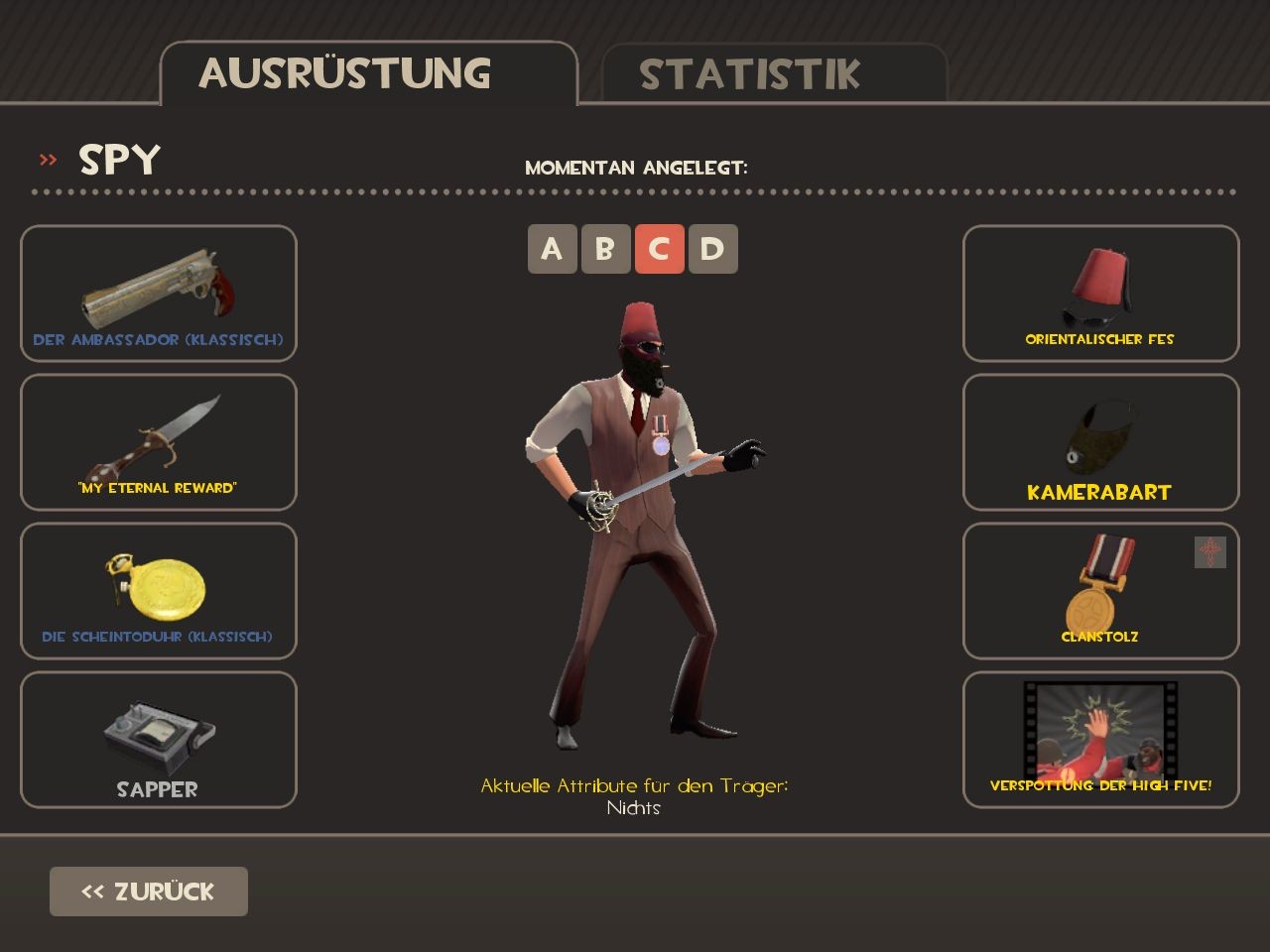This screenshot has height=952, width=1270.
Task: Switch to the STATISTIK tab
Action: 751,72
